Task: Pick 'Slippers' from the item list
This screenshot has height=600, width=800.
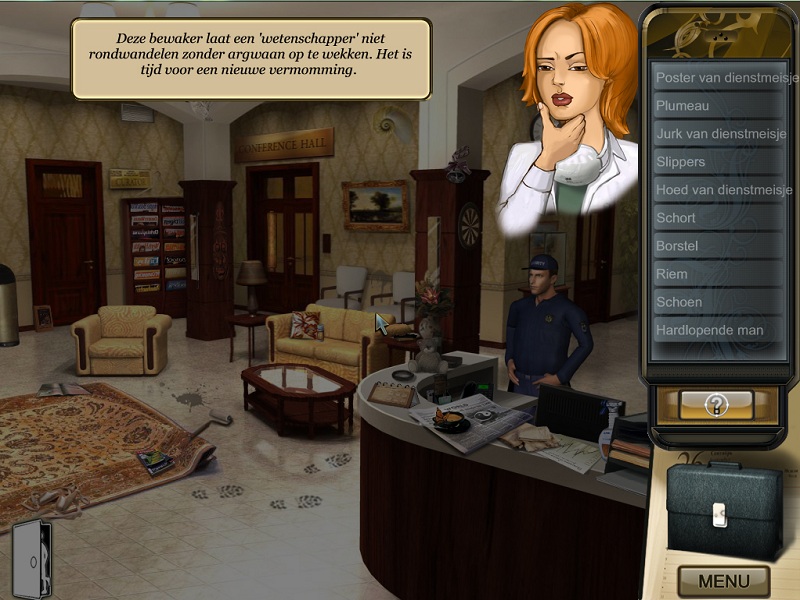Action: [717, 161]
